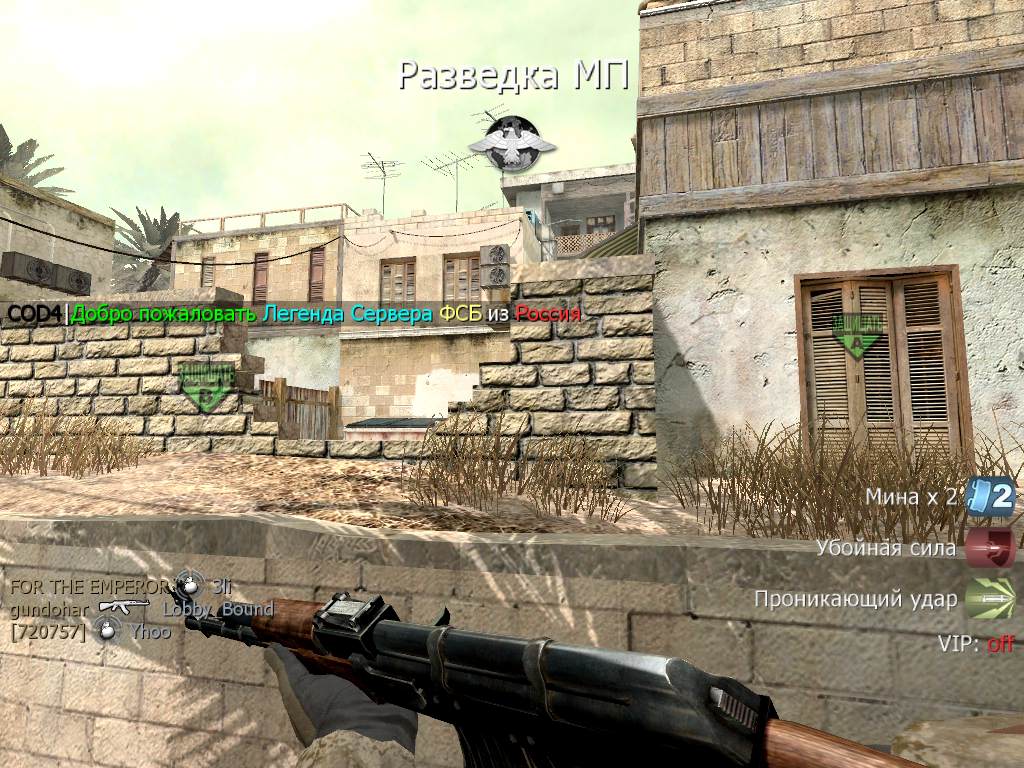Screen dimensions: 1024x768
Task: Select the objective B marker
Action: 205,388
